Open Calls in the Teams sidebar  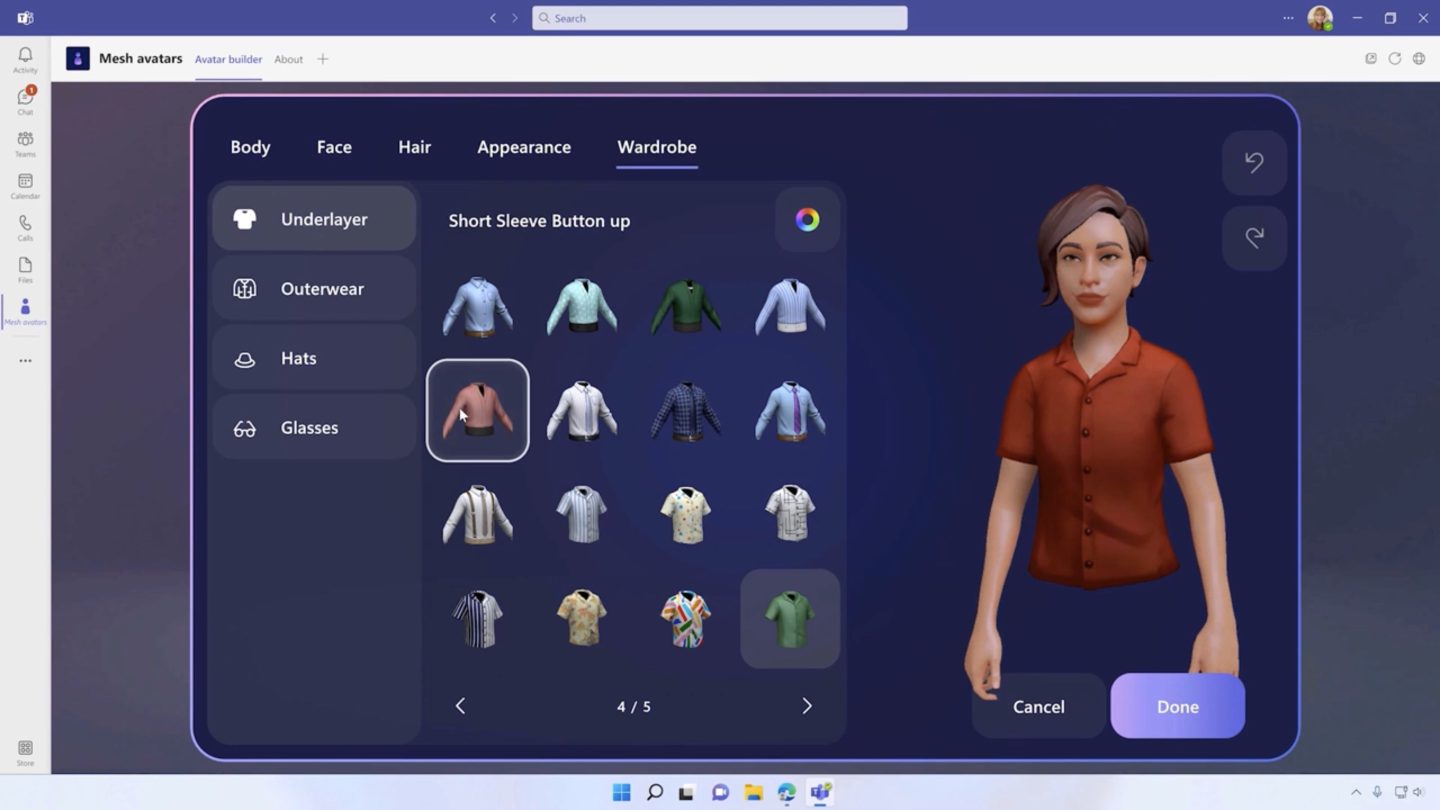click(25, 228)
